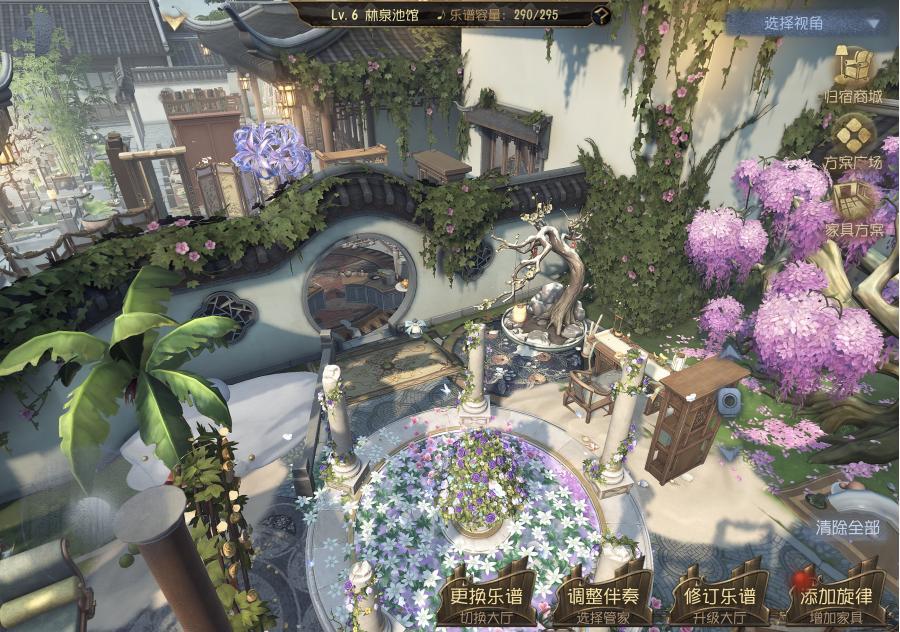Open the 选择视角 view dropdown

(x=808, y=23)
